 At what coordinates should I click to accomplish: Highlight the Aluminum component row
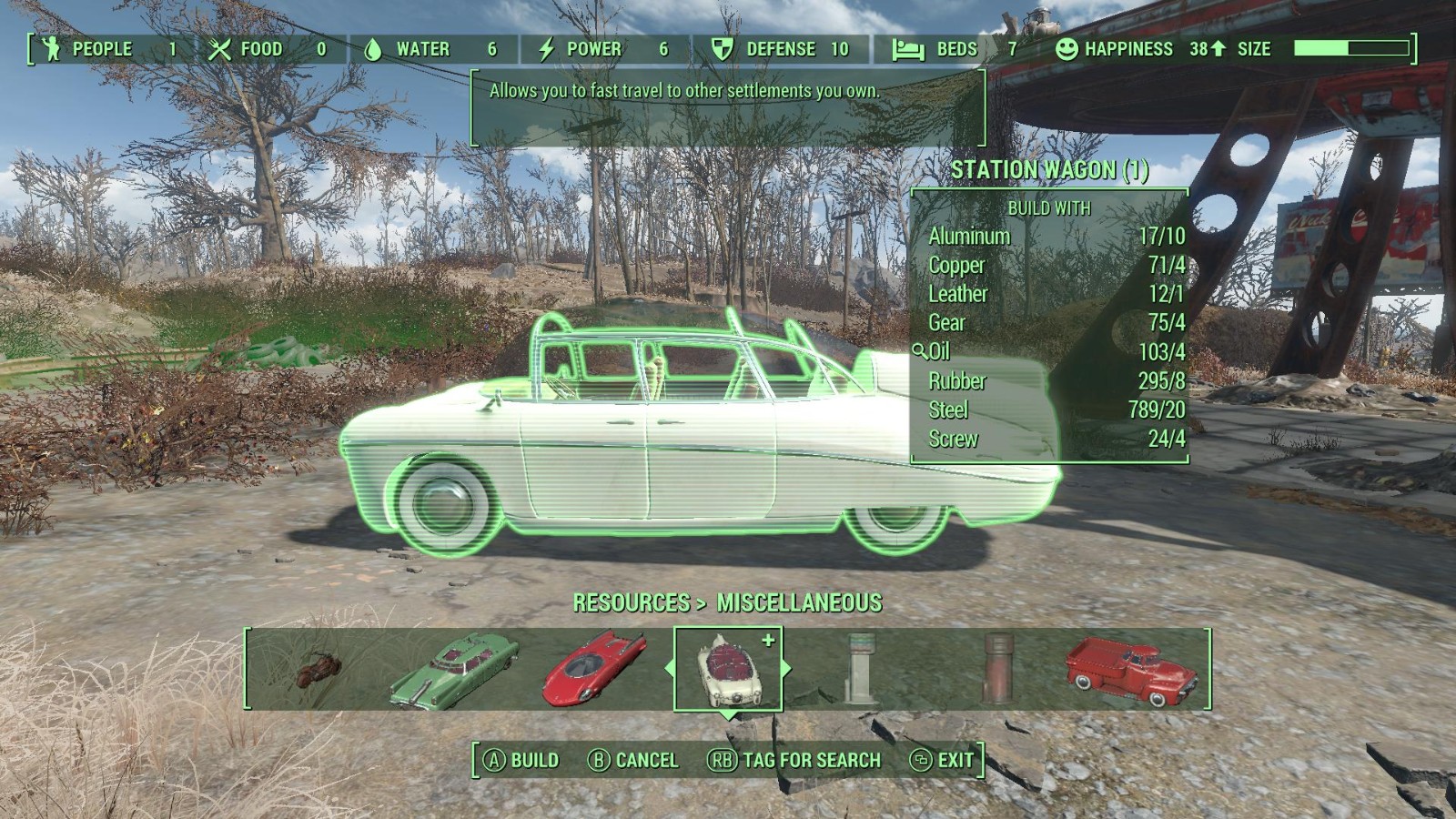point(1051,237)
